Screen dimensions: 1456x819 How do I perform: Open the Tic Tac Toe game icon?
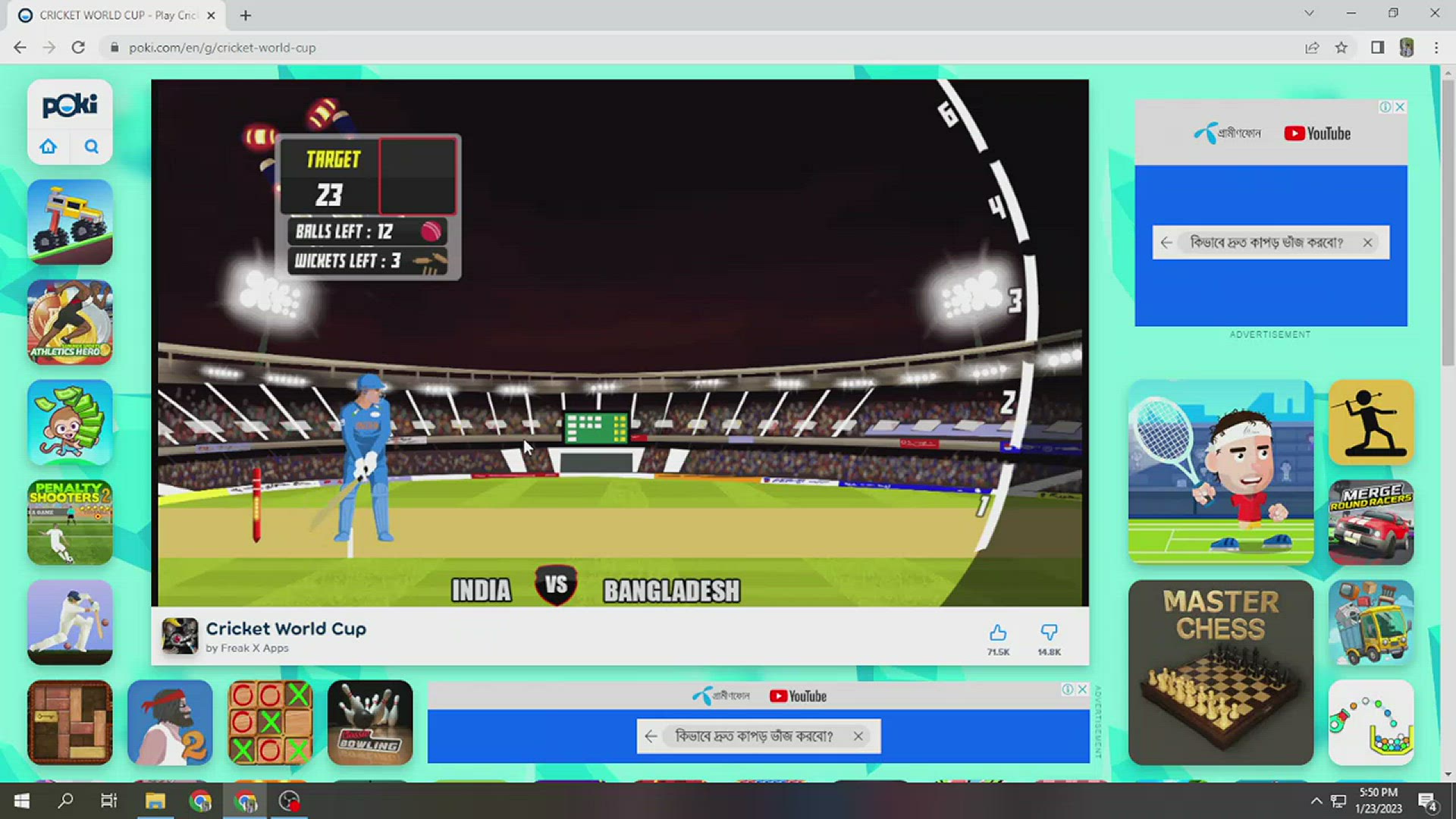[x=270, y=722]
